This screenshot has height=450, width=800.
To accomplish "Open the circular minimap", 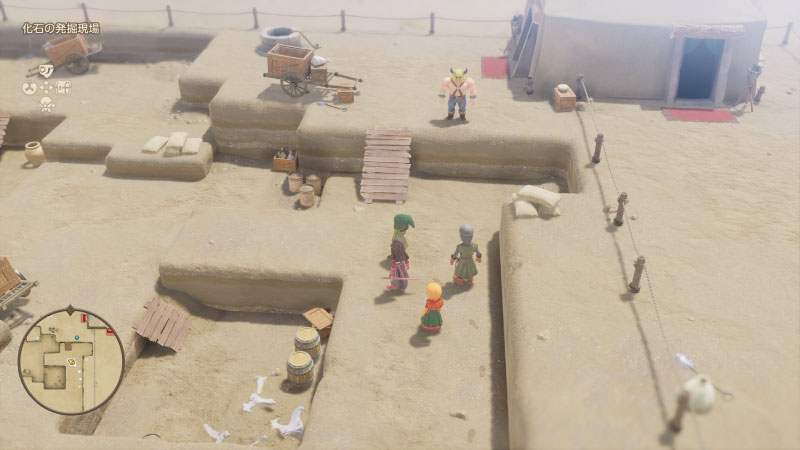I will 71,361.
